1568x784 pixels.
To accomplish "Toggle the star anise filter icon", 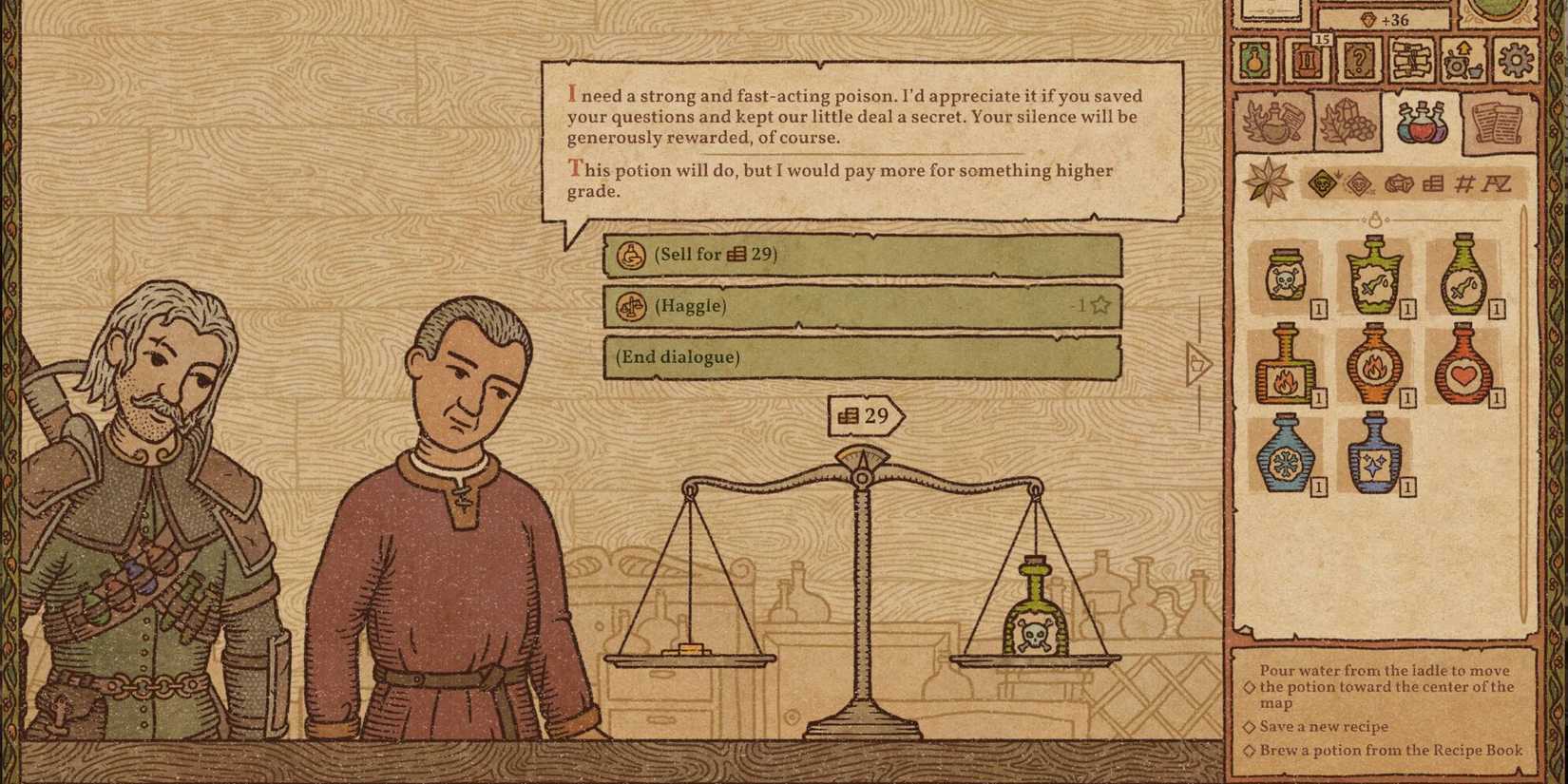I will [1269, 182].
